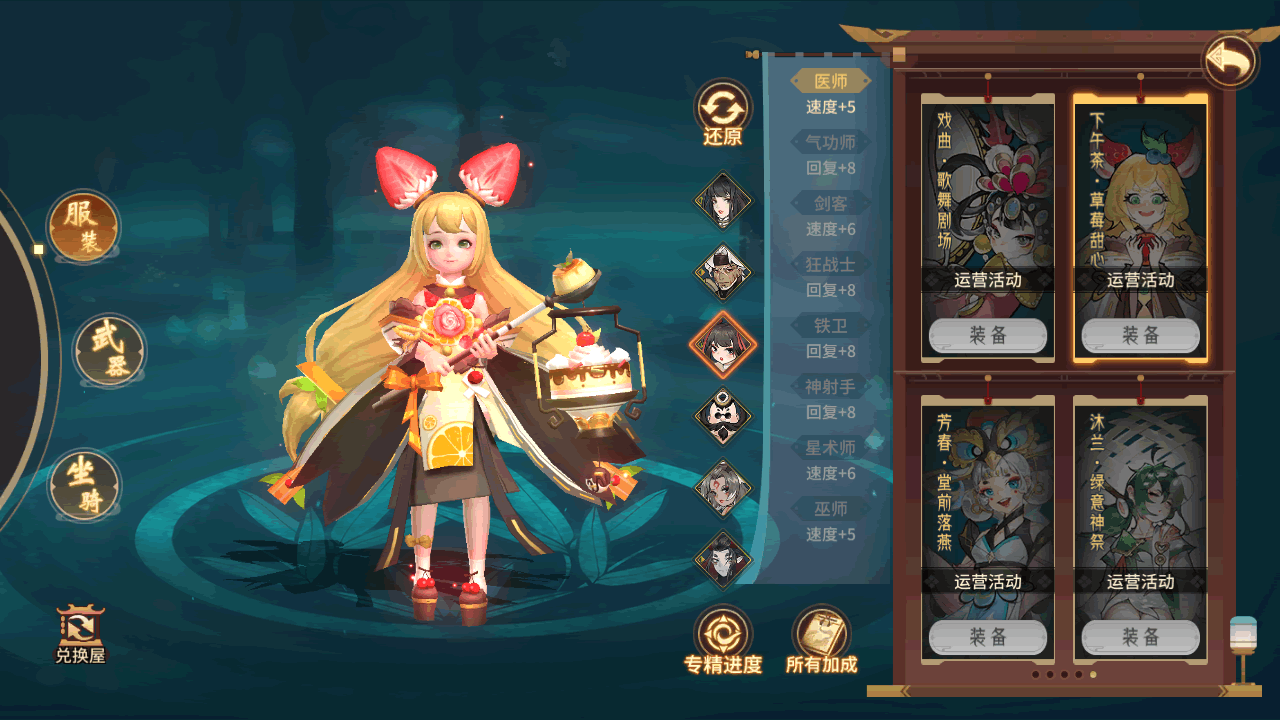
Task: Show 所有加成 all bonuses
Action: point(821,640)
